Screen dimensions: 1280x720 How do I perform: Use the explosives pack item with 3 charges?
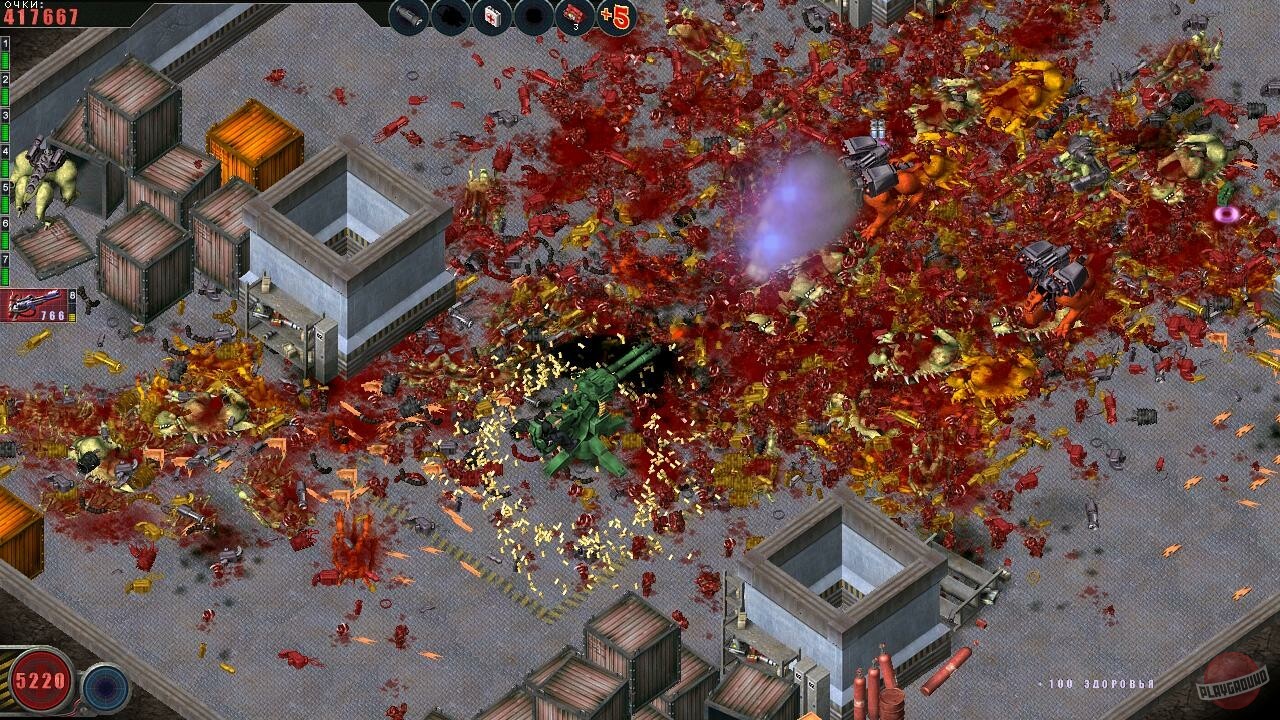[572, 14]
